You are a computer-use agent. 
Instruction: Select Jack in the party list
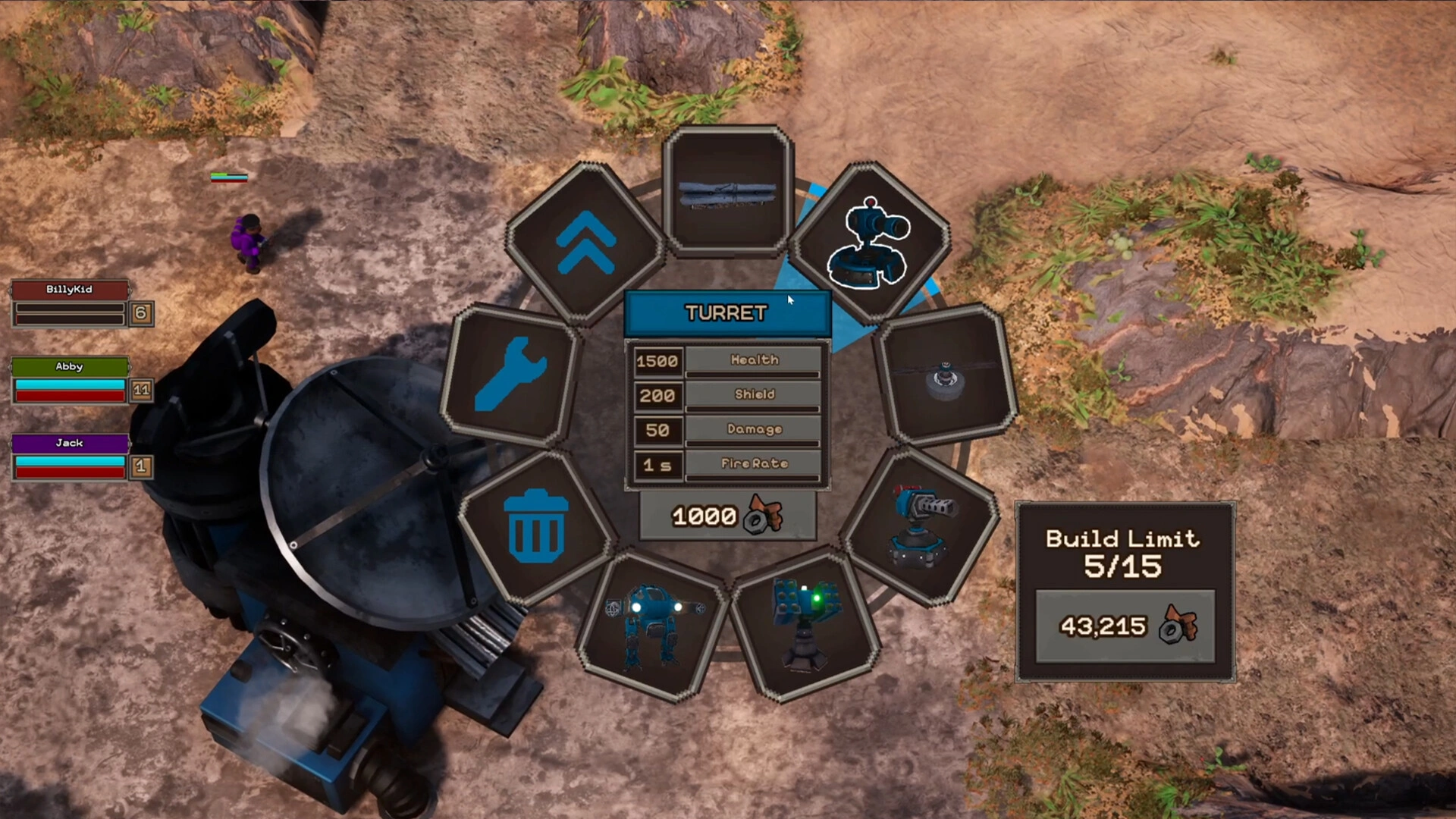[x=69, y=443]
